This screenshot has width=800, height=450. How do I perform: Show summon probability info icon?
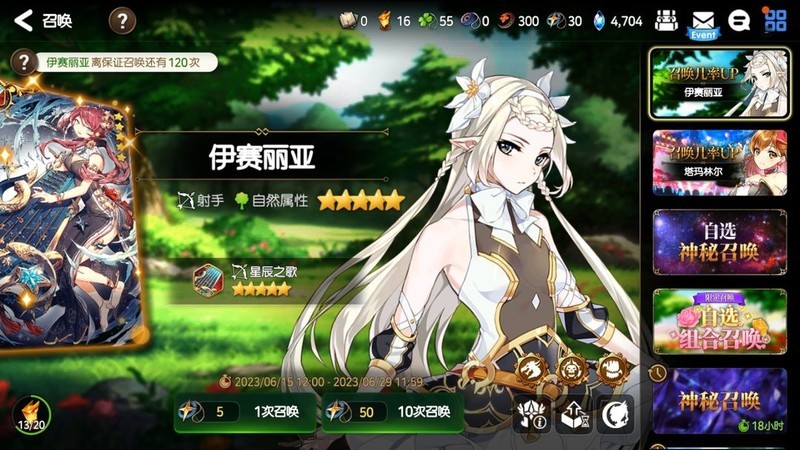(532, 414)
